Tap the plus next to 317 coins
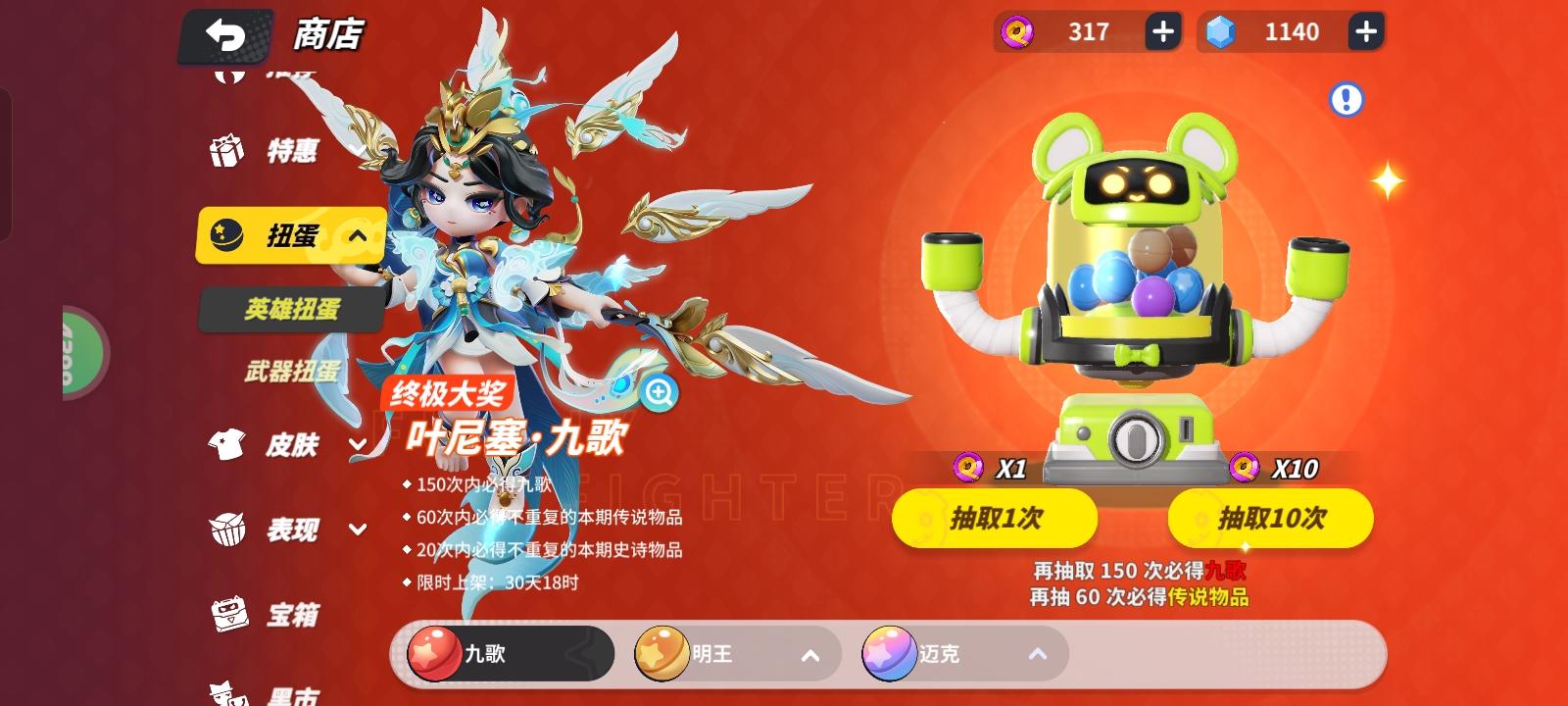This screenshot has height=706, width=1568. (x=1162, y=30)
